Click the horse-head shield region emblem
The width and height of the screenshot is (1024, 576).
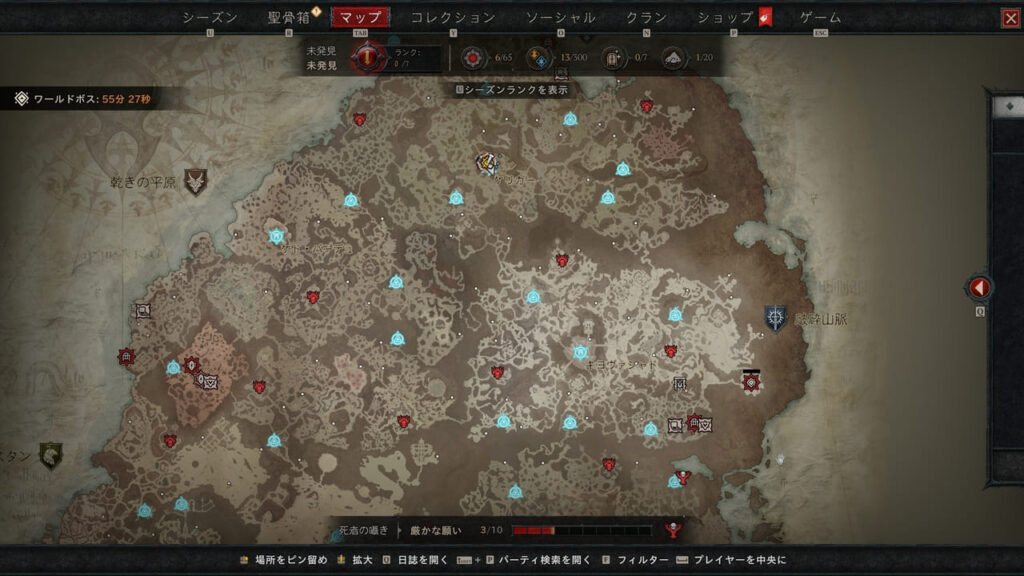click(x=50, y=456)
